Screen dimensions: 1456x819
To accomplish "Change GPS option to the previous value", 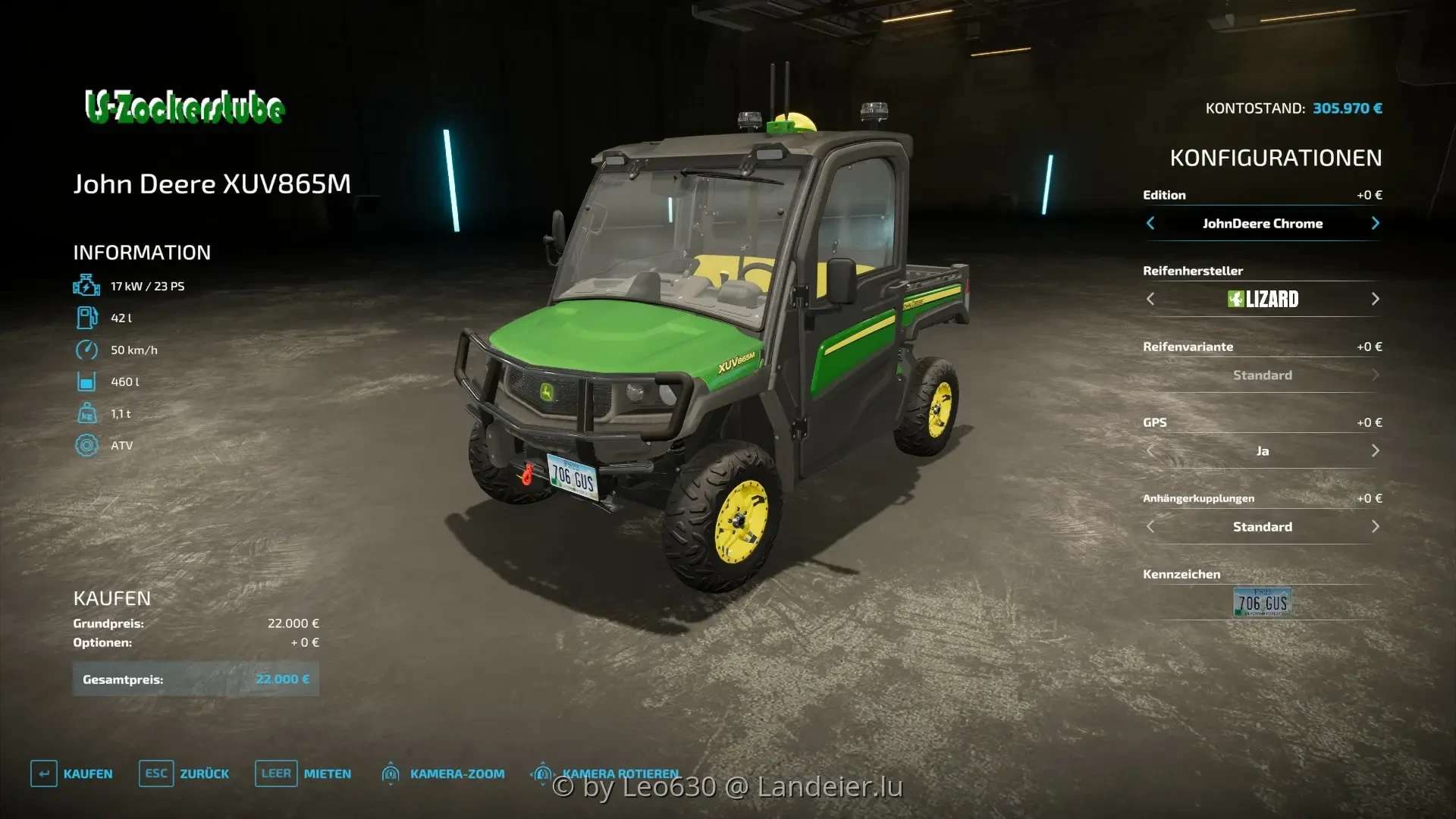I will 1150,450.
